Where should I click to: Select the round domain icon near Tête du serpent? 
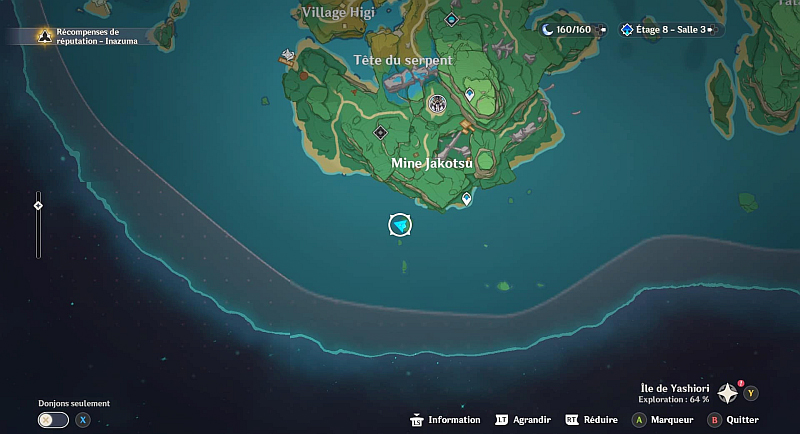436,104
